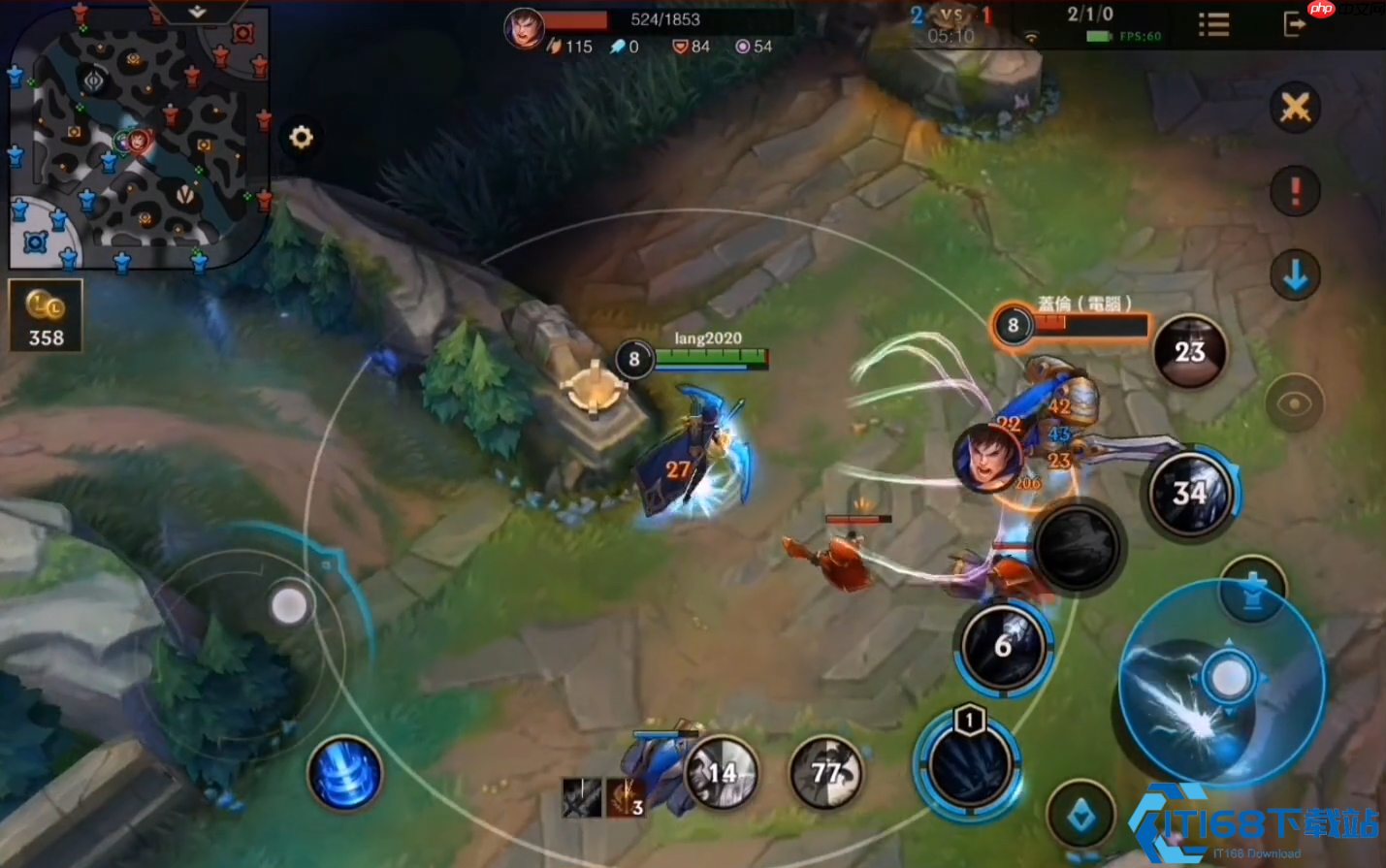Activate the ability showing 6 cooldown
1386x868 pixels.
click(x=1004, y=647)
